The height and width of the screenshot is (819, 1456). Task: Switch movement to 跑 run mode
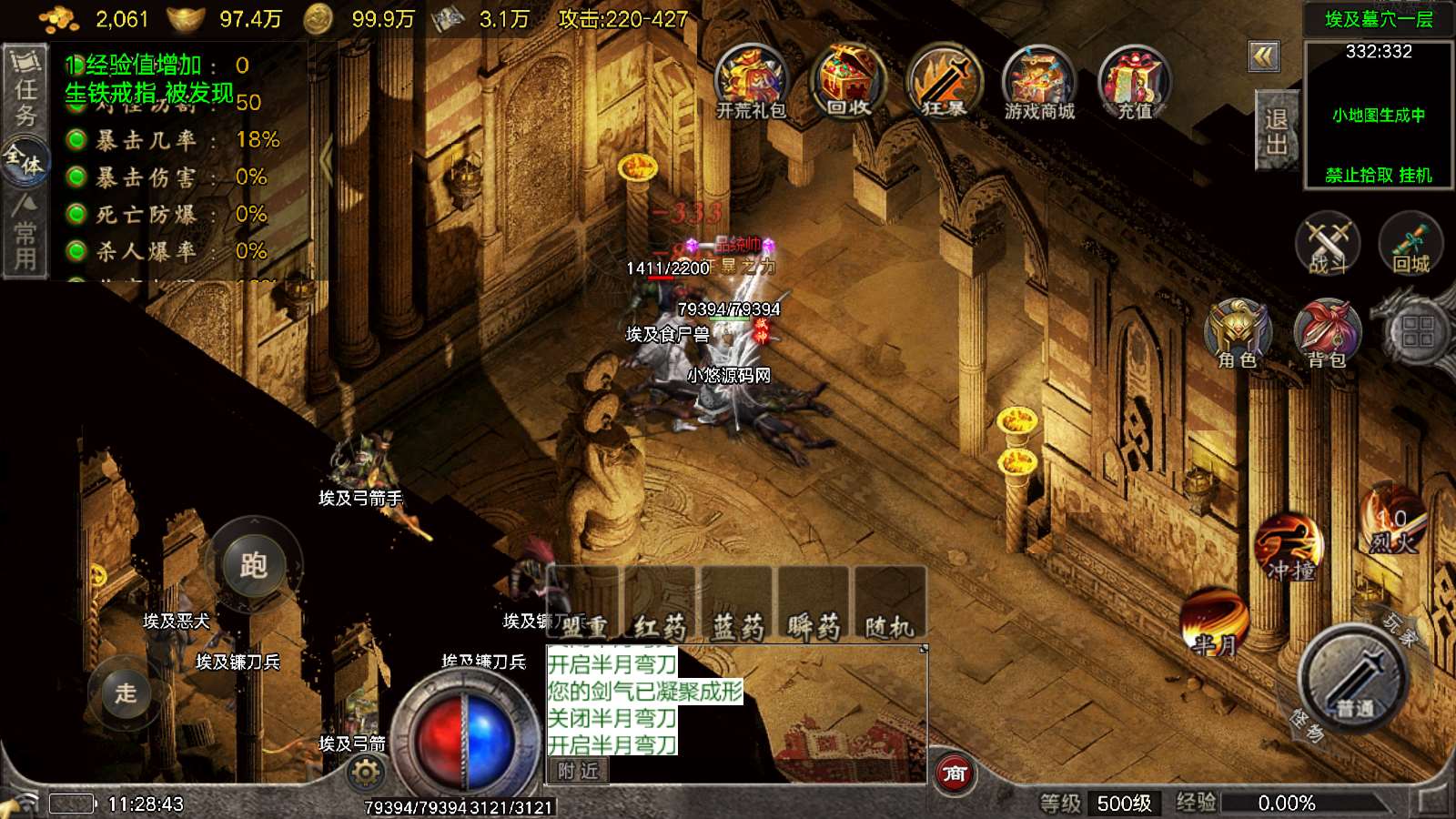(254, 565)
